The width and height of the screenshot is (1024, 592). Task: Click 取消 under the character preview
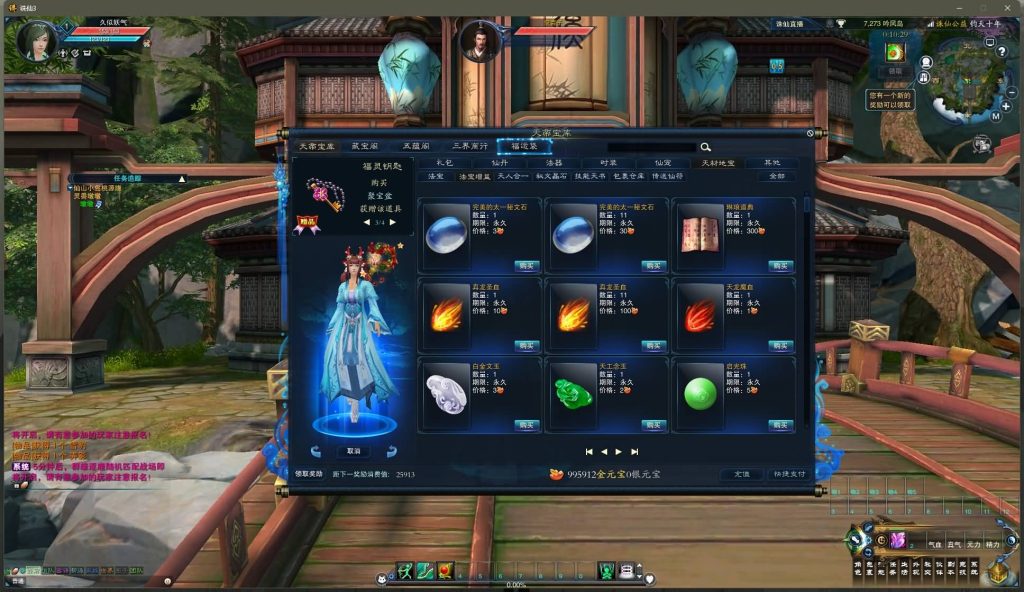[x=353, y=451]
